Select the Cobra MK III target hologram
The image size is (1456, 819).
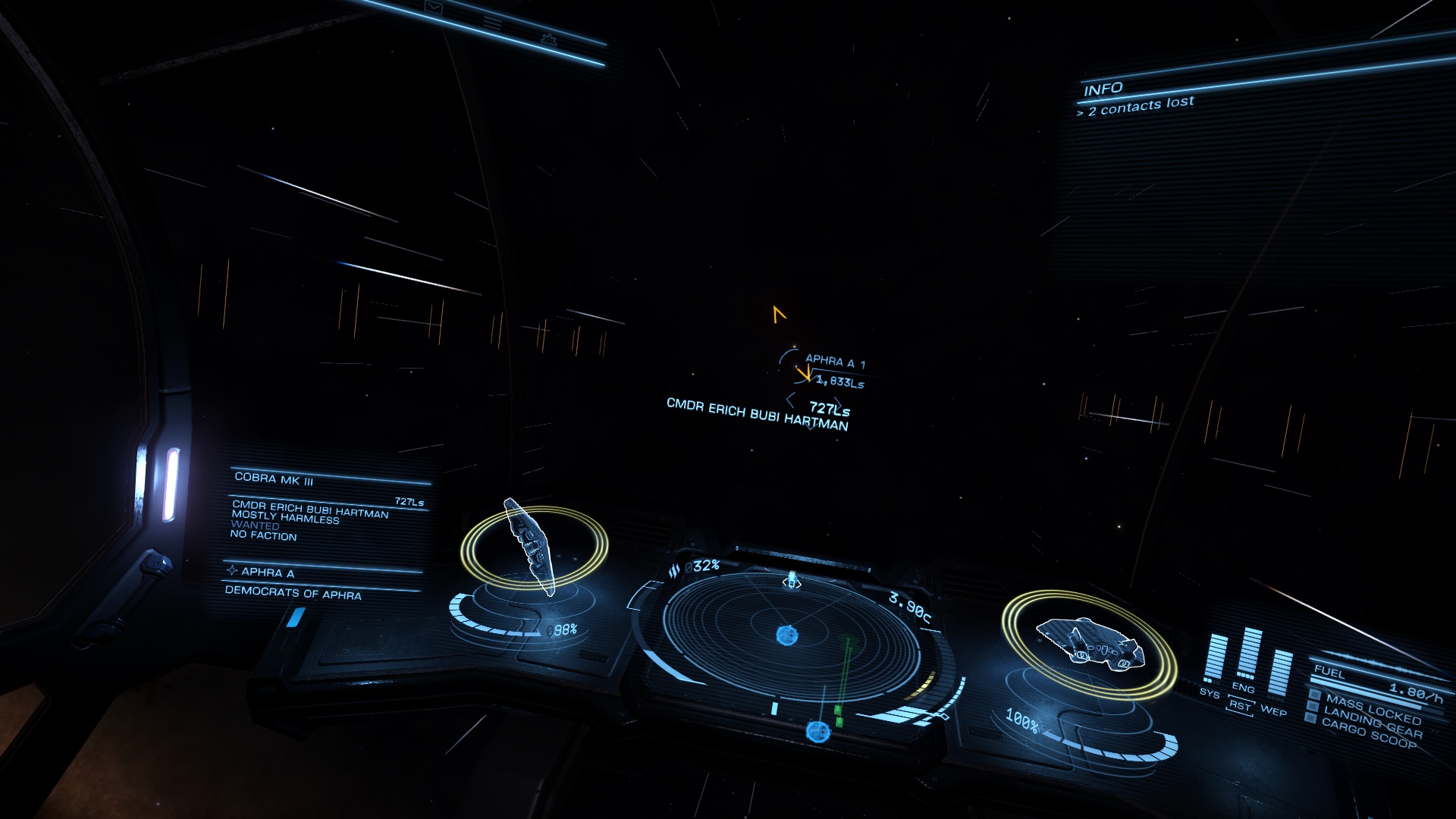[x=531, y=546]
